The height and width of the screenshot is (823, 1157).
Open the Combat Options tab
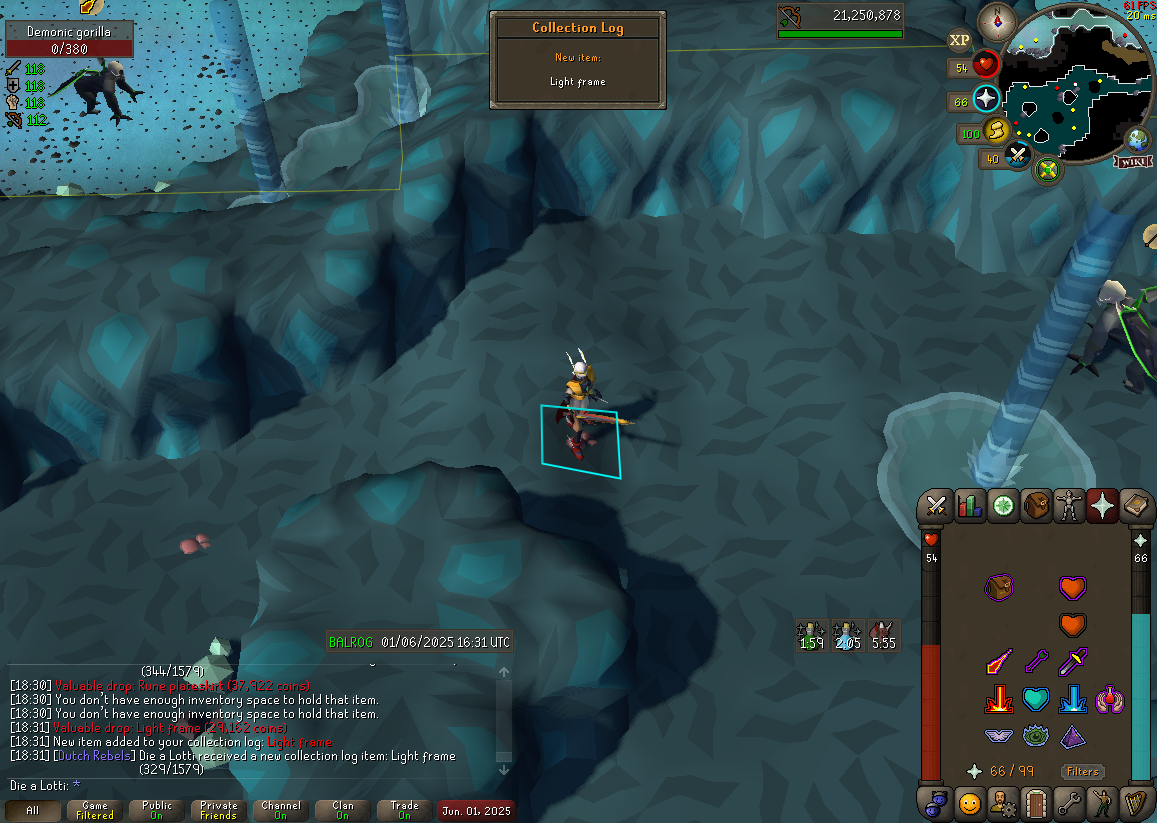point(937,506)
